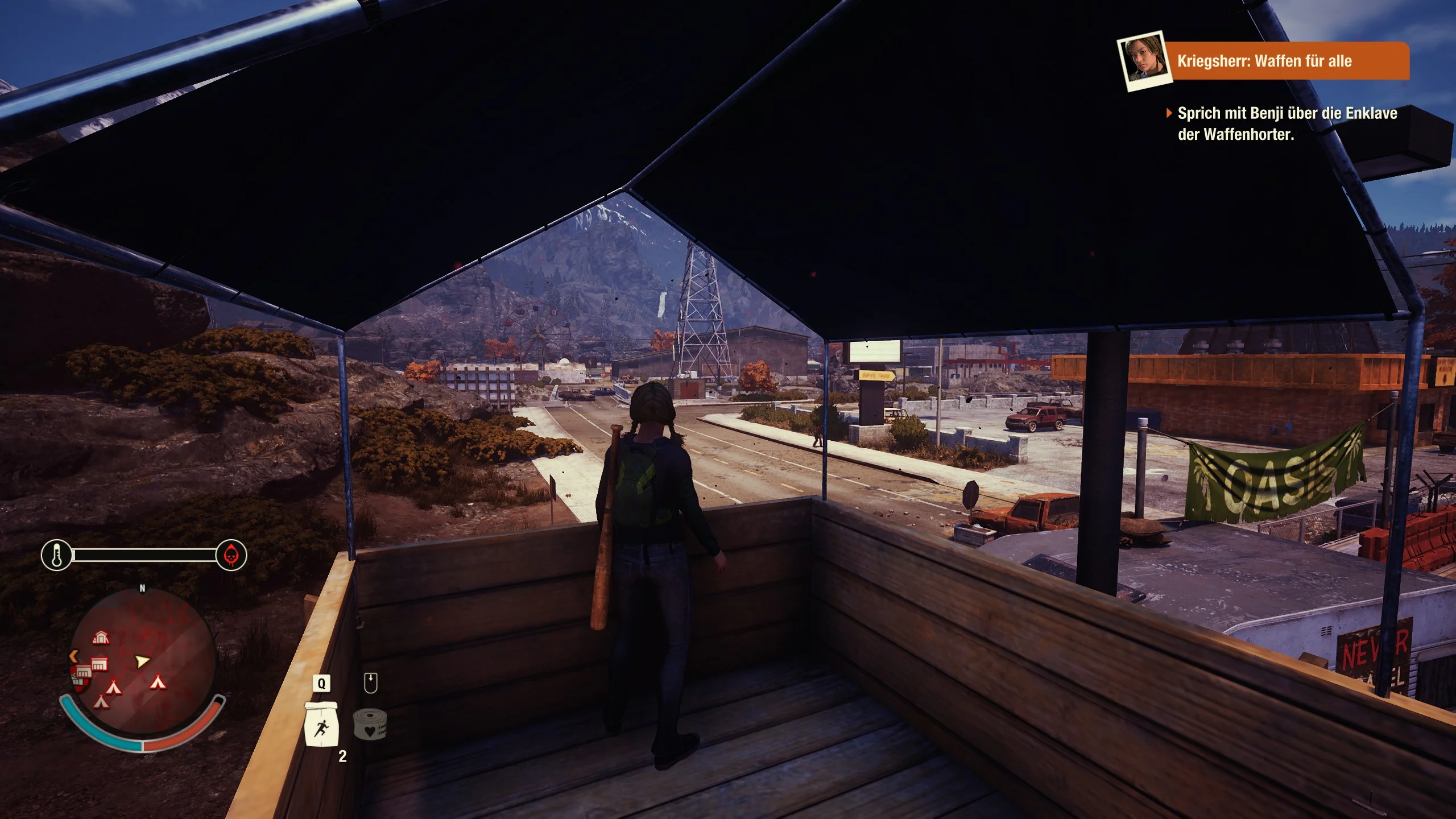Use the stamina snack bag item

point(321,724)
